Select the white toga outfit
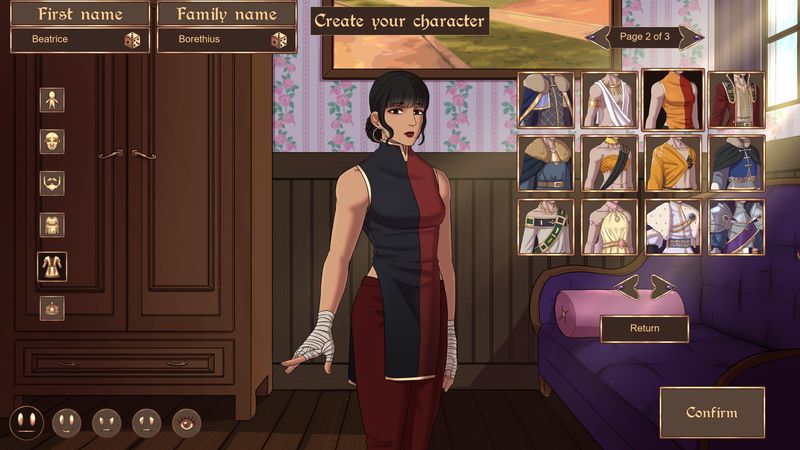The height and width of the screenshot is (450, 800). [609, 99]
